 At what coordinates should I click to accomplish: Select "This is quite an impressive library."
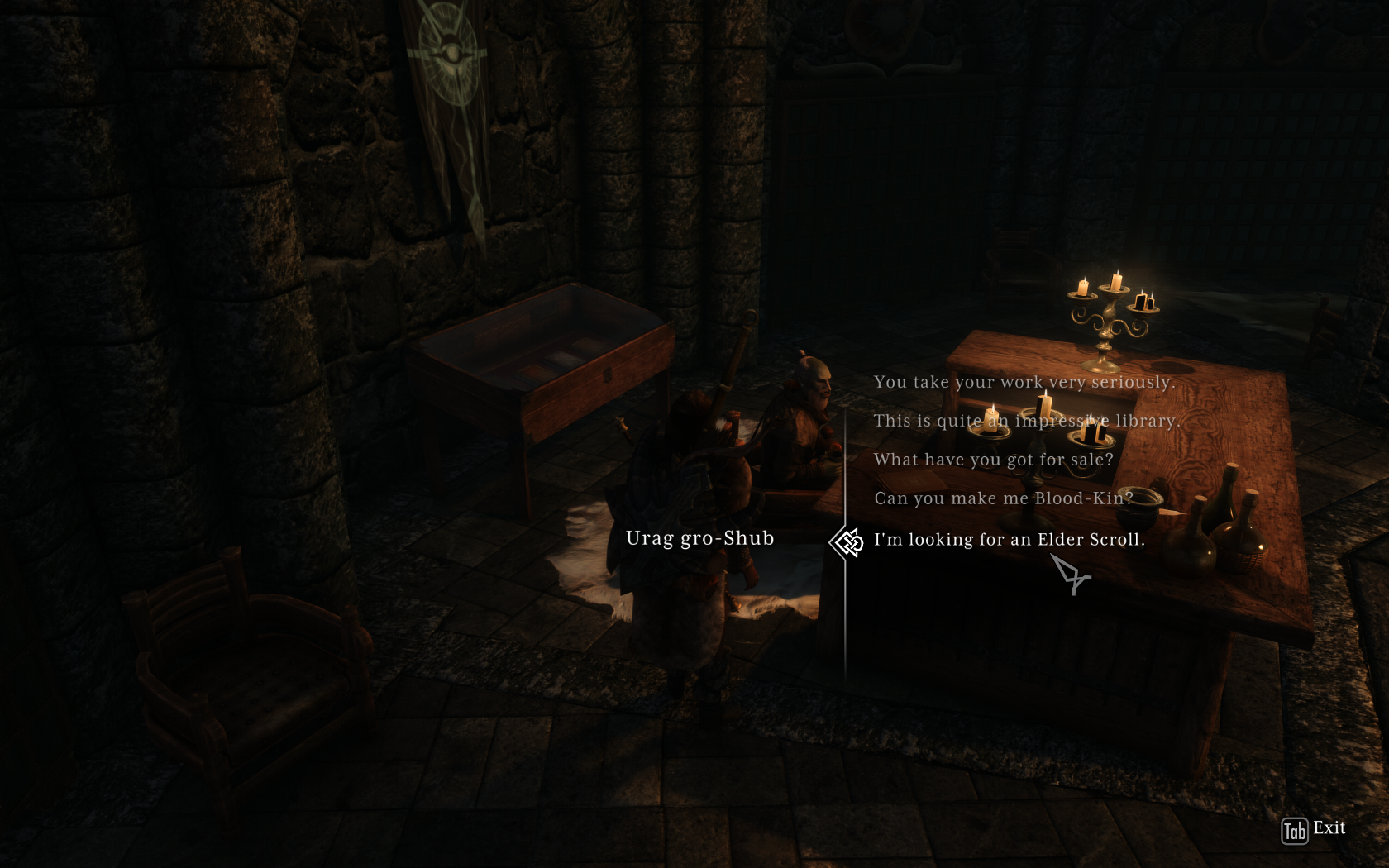pyautogui.click(x=1025, y=421)
